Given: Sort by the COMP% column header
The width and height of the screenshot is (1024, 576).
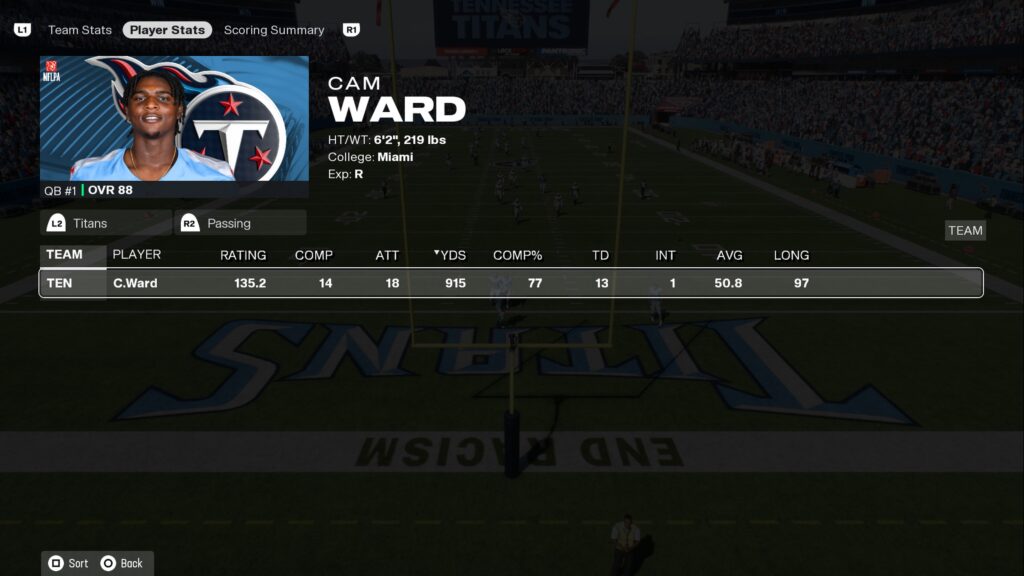Looking at the screenshot, I should point(517,255).
